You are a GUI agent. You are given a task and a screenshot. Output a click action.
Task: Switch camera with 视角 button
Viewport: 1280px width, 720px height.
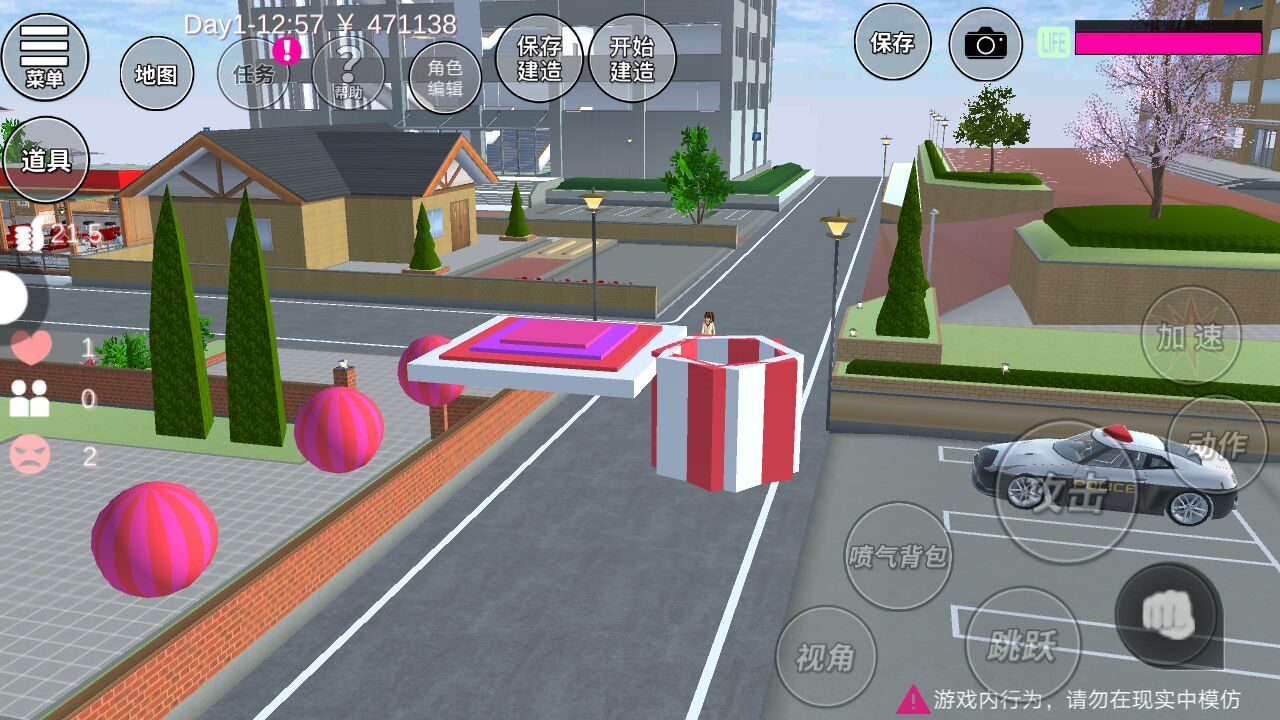pyautogui.click(x=826, y=656)
